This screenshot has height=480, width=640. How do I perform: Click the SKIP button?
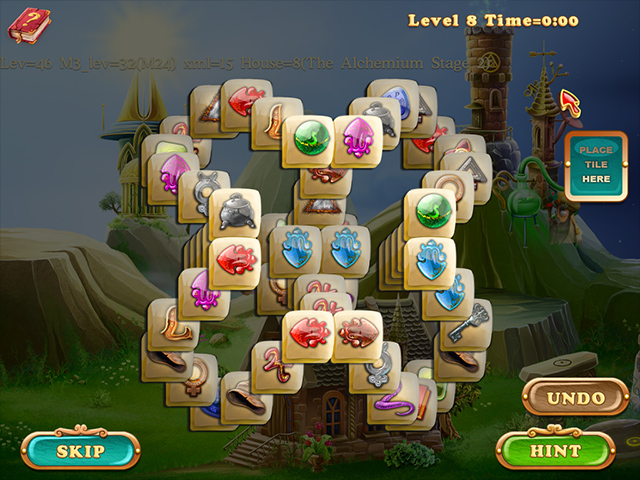(80, 450)
